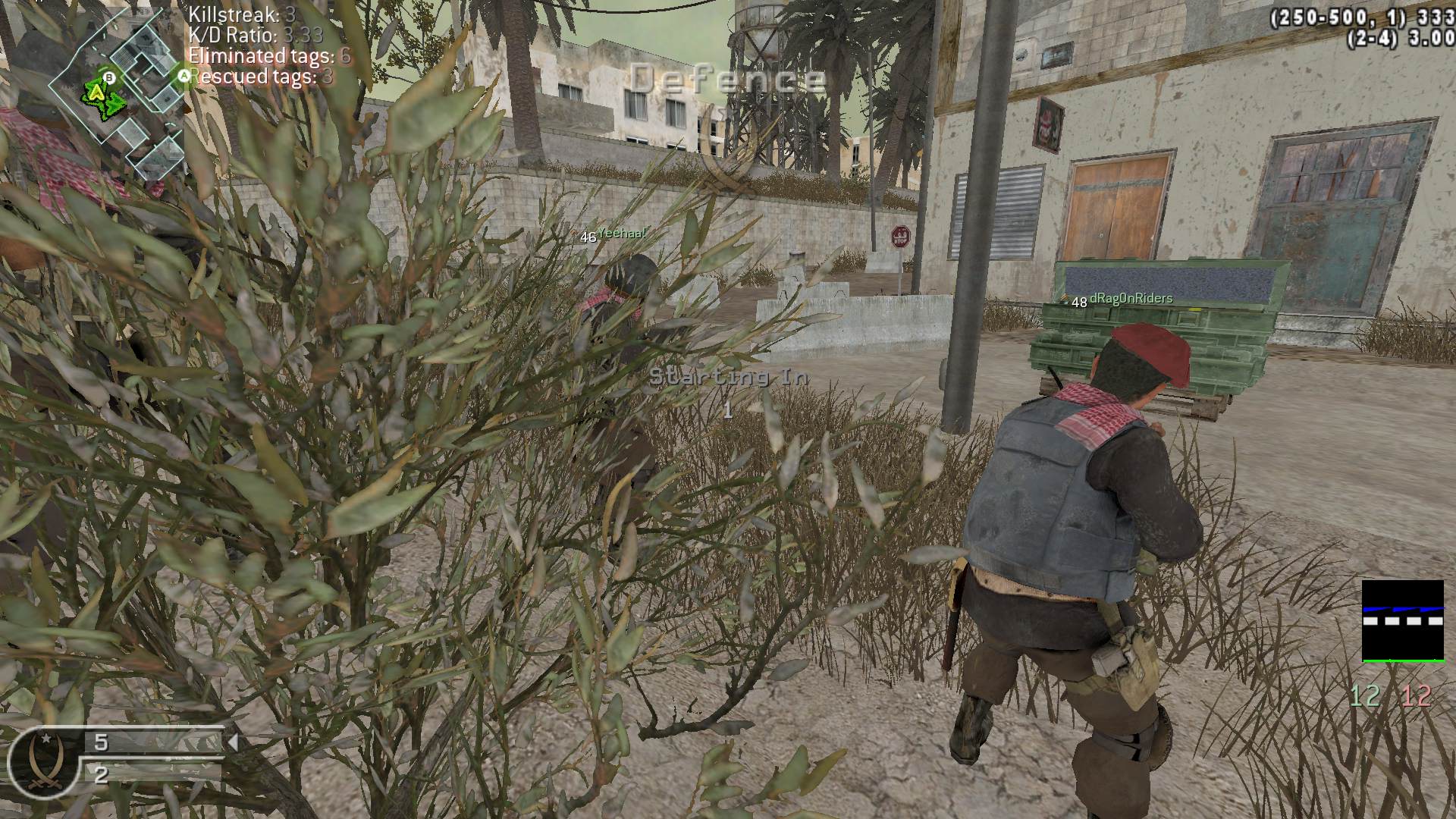Viewport: 1456px width, 819px height.
Task: Select the B objective marker on minimap
Action: click(x=110, y=77)
